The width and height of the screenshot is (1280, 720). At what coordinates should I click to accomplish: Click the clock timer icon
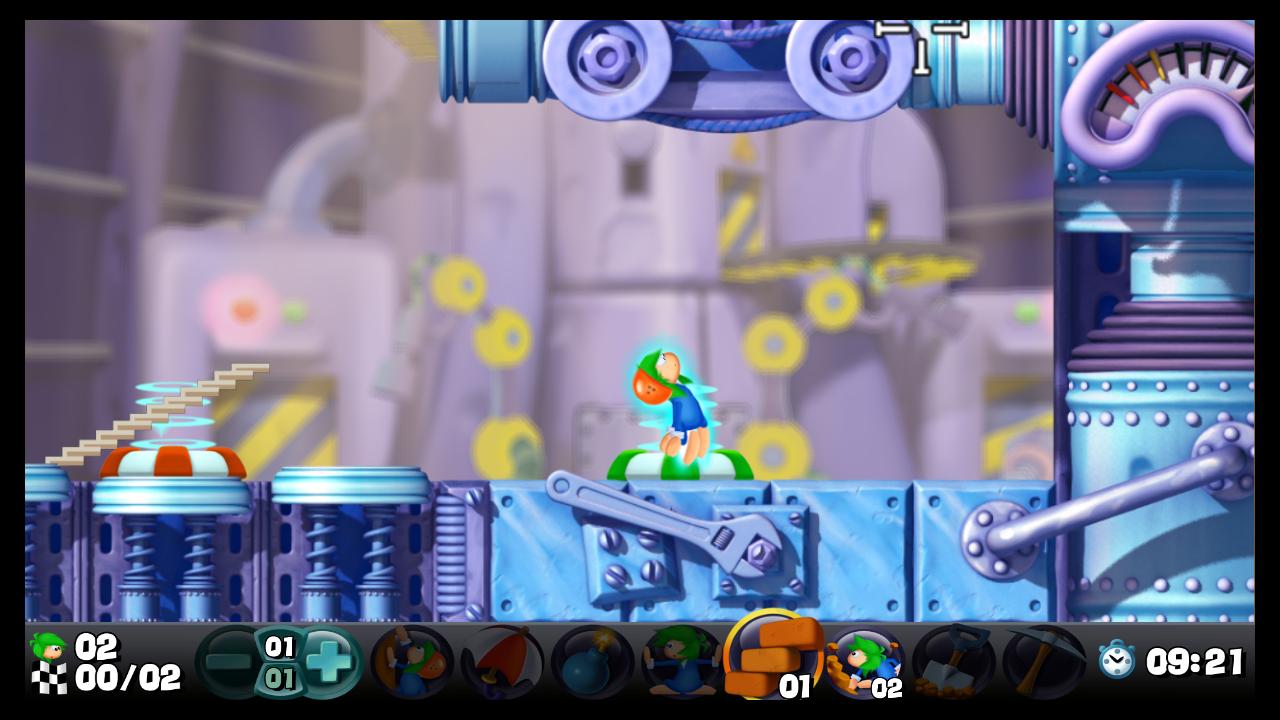point(1116,660)
